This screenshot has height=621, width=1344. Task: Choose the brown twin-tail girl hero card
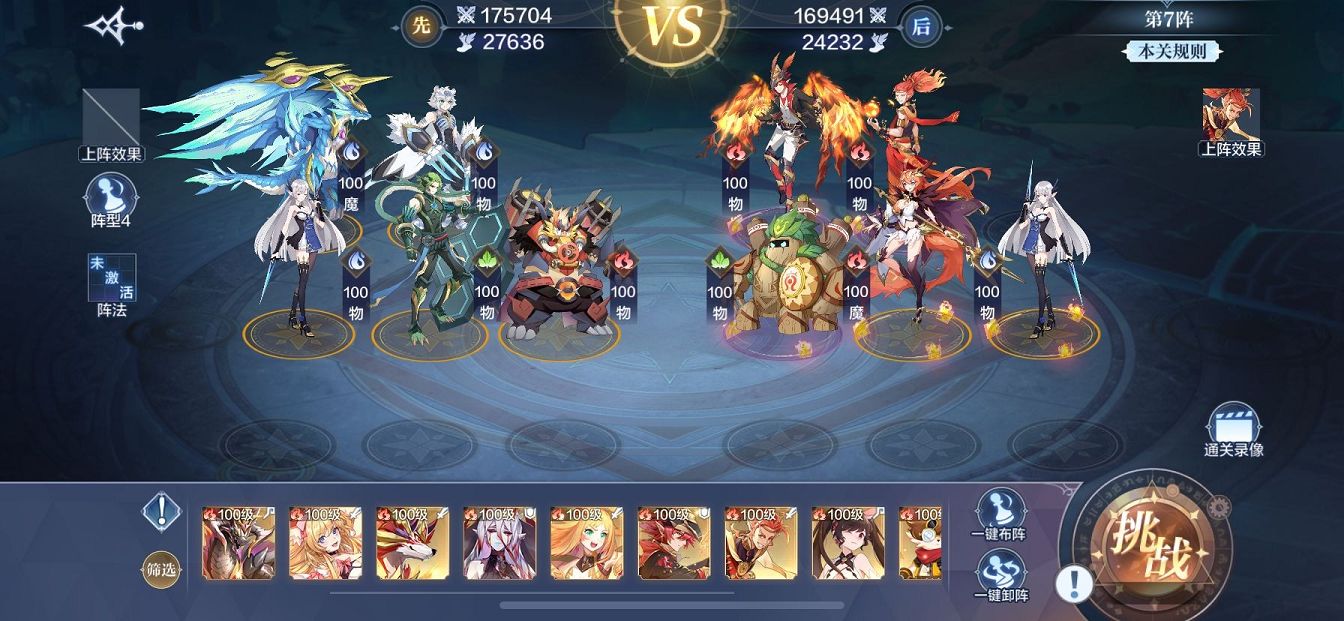click(x=847, y=542)
